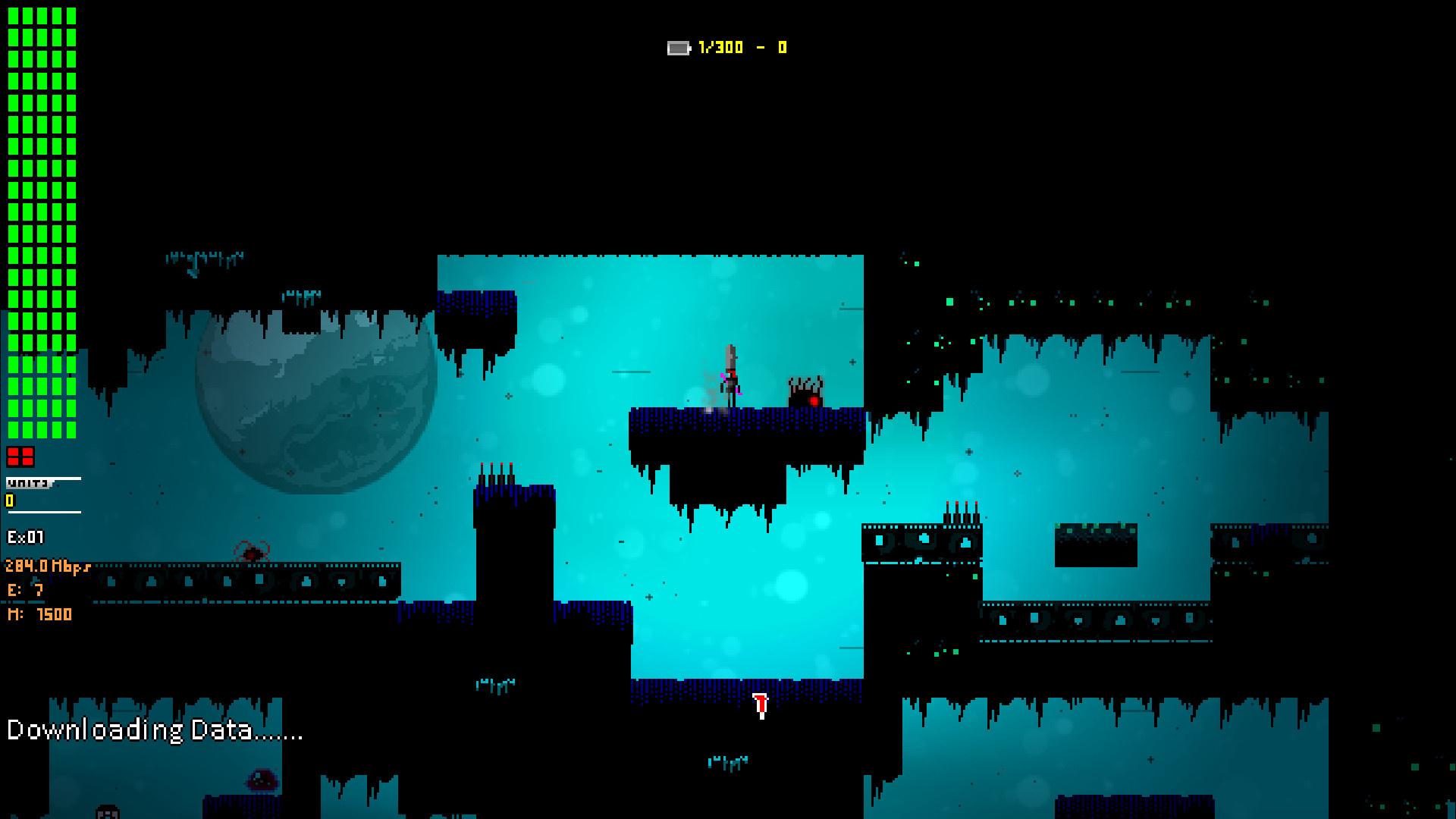The image size is (1456, 819).
Task: Expand the Ex01 entry in the HUD
Action: tap(25, 536)
